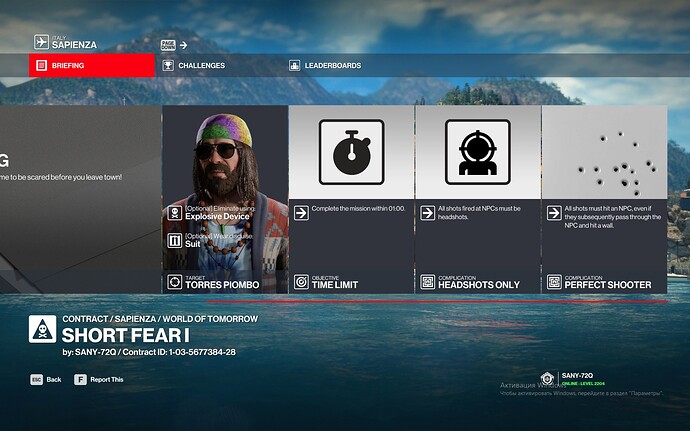Choose the Headshots Only complication tile
Viewport: 690px width, 431px height.
click(478, 200)
